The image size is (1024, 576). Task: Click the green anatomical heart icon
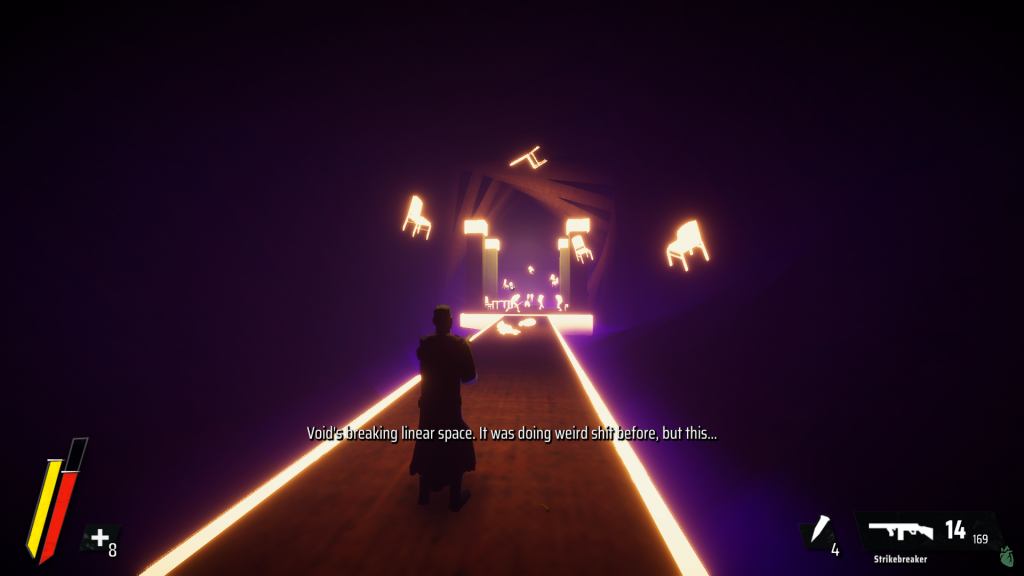coord(1006,555)
